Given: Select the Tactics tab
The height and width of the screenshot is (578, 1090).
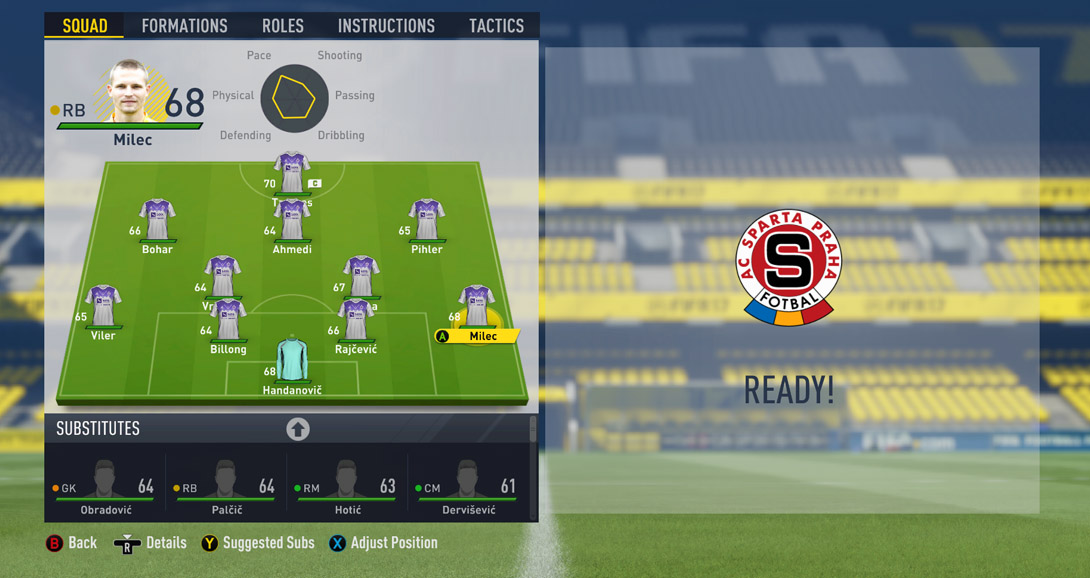Looking at the screenshot, I should click(496, 26).
